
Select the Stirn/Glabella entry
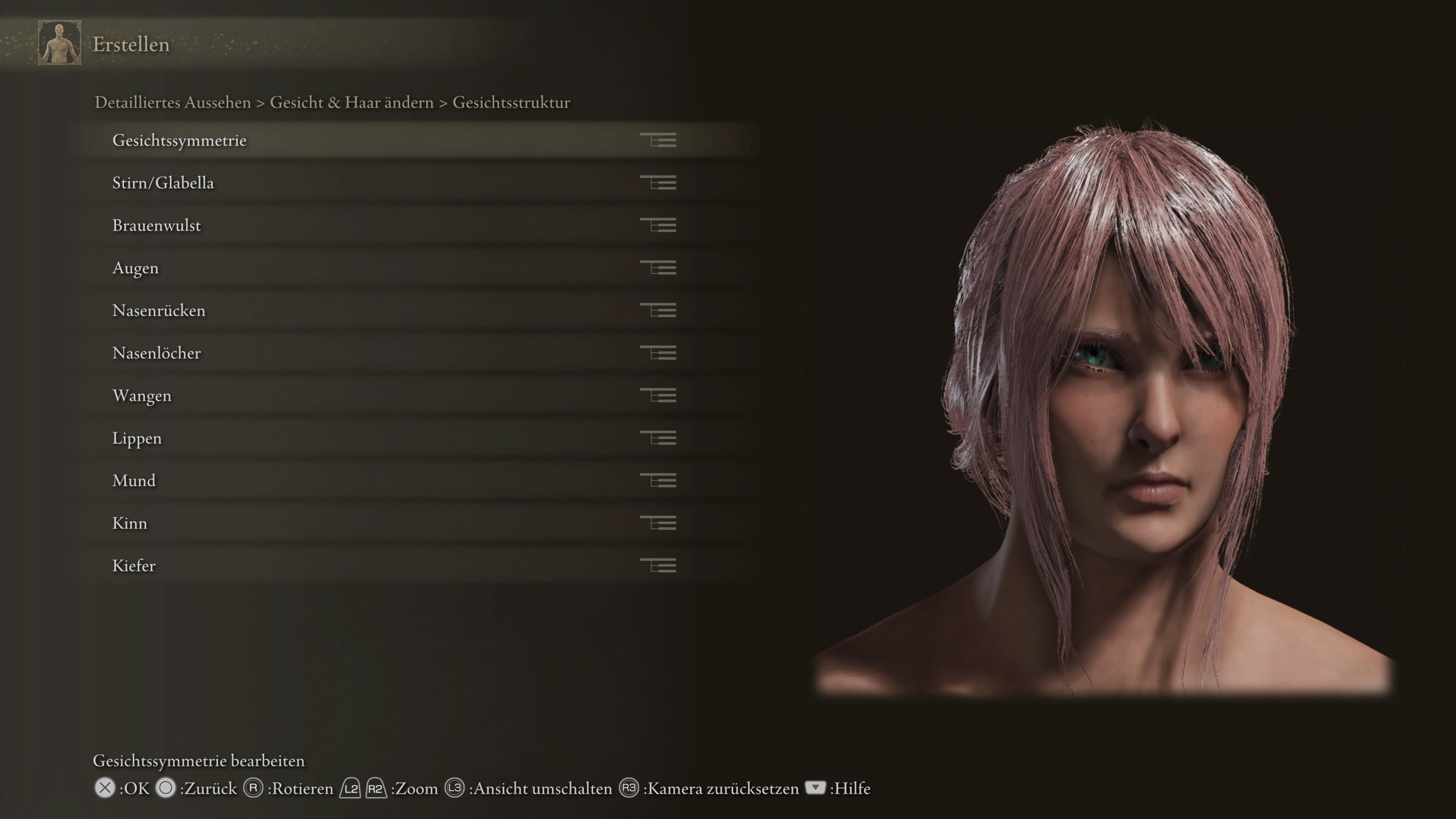[163, 182]
